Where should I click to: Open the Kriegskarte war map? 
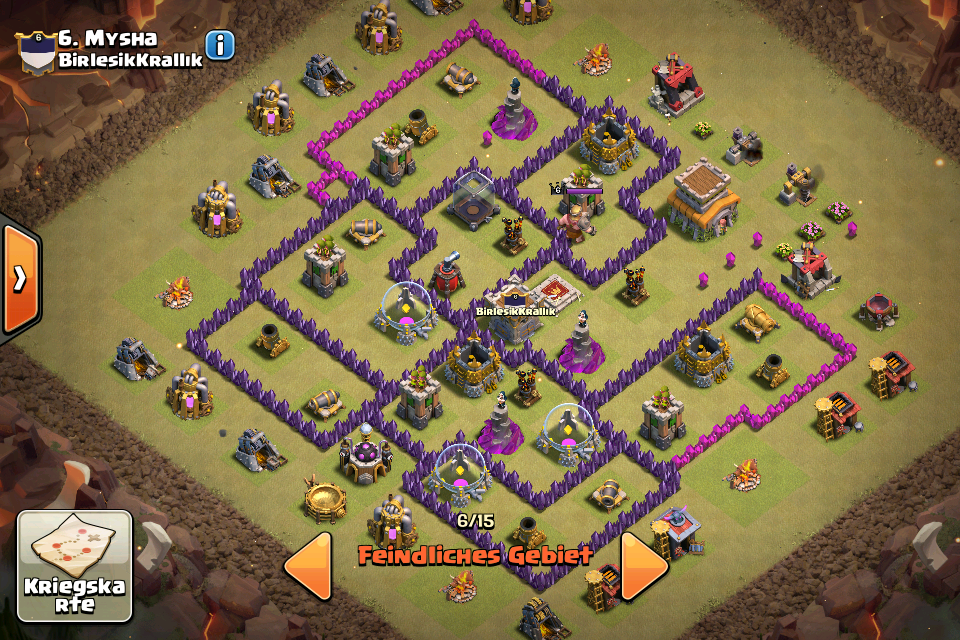click(74, 566)
